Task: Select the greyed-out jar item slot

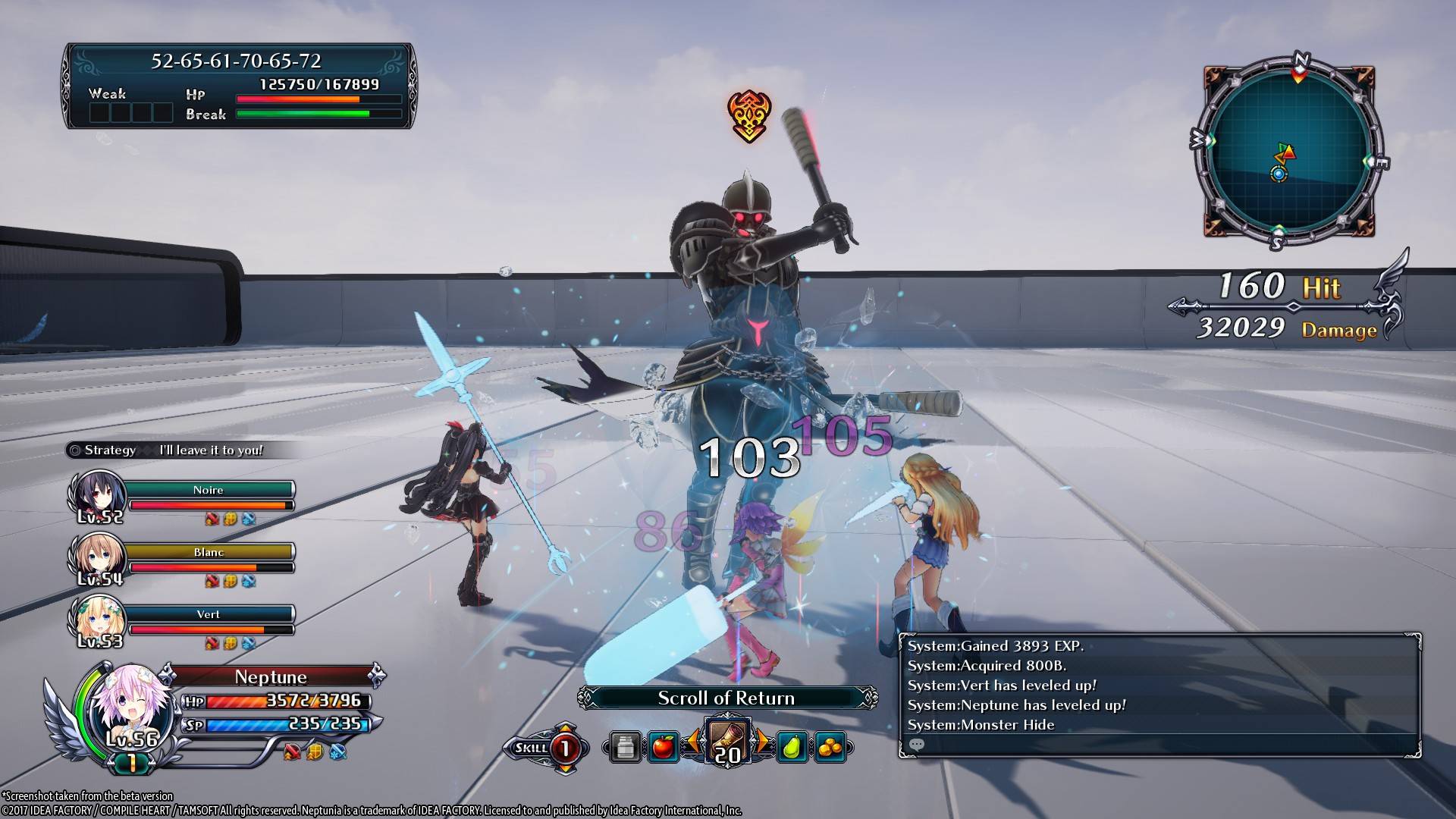Action: coord(625,748)
